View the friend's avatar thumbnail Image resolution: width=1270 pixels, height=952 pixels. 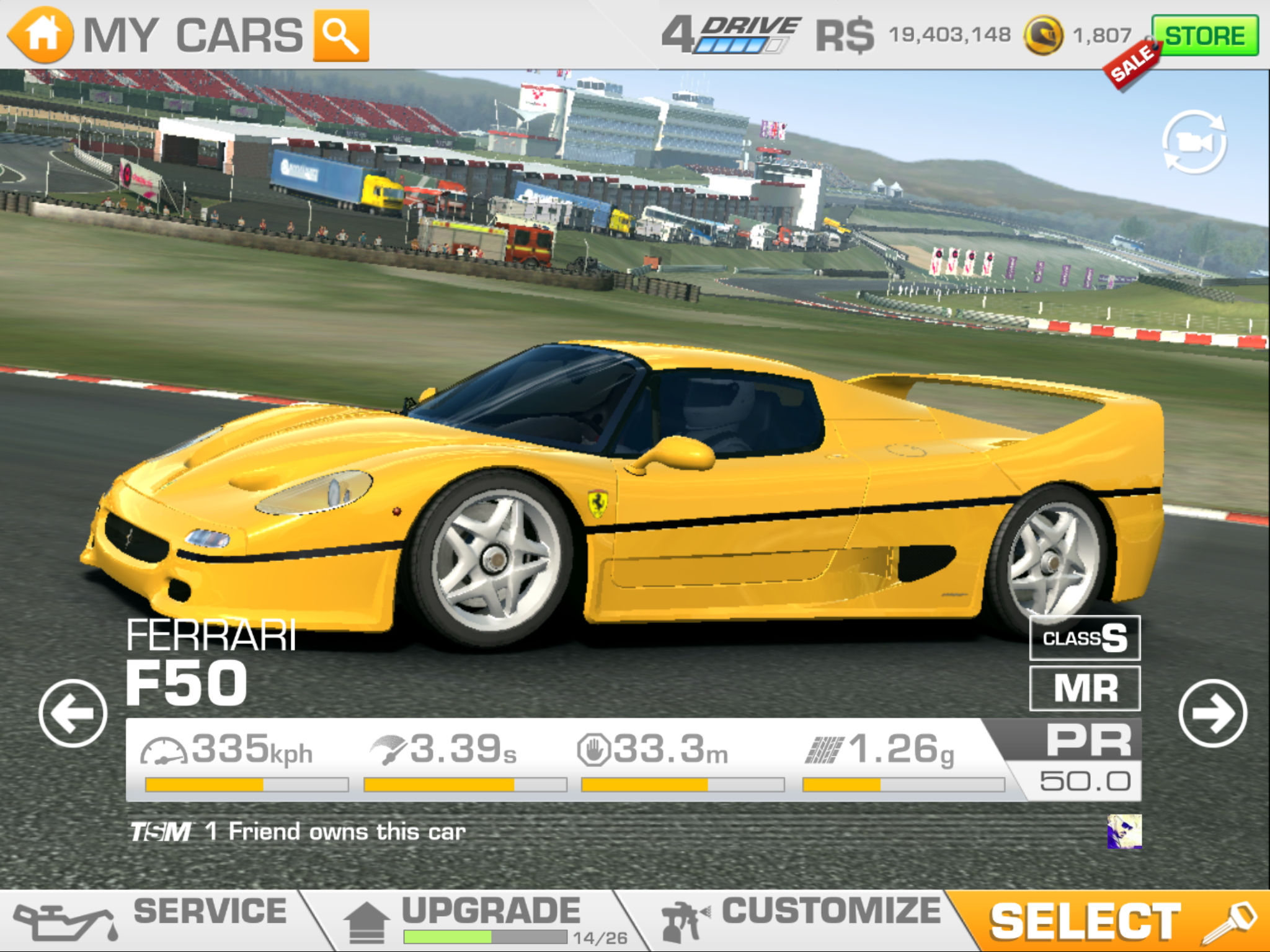point(1124,832)
